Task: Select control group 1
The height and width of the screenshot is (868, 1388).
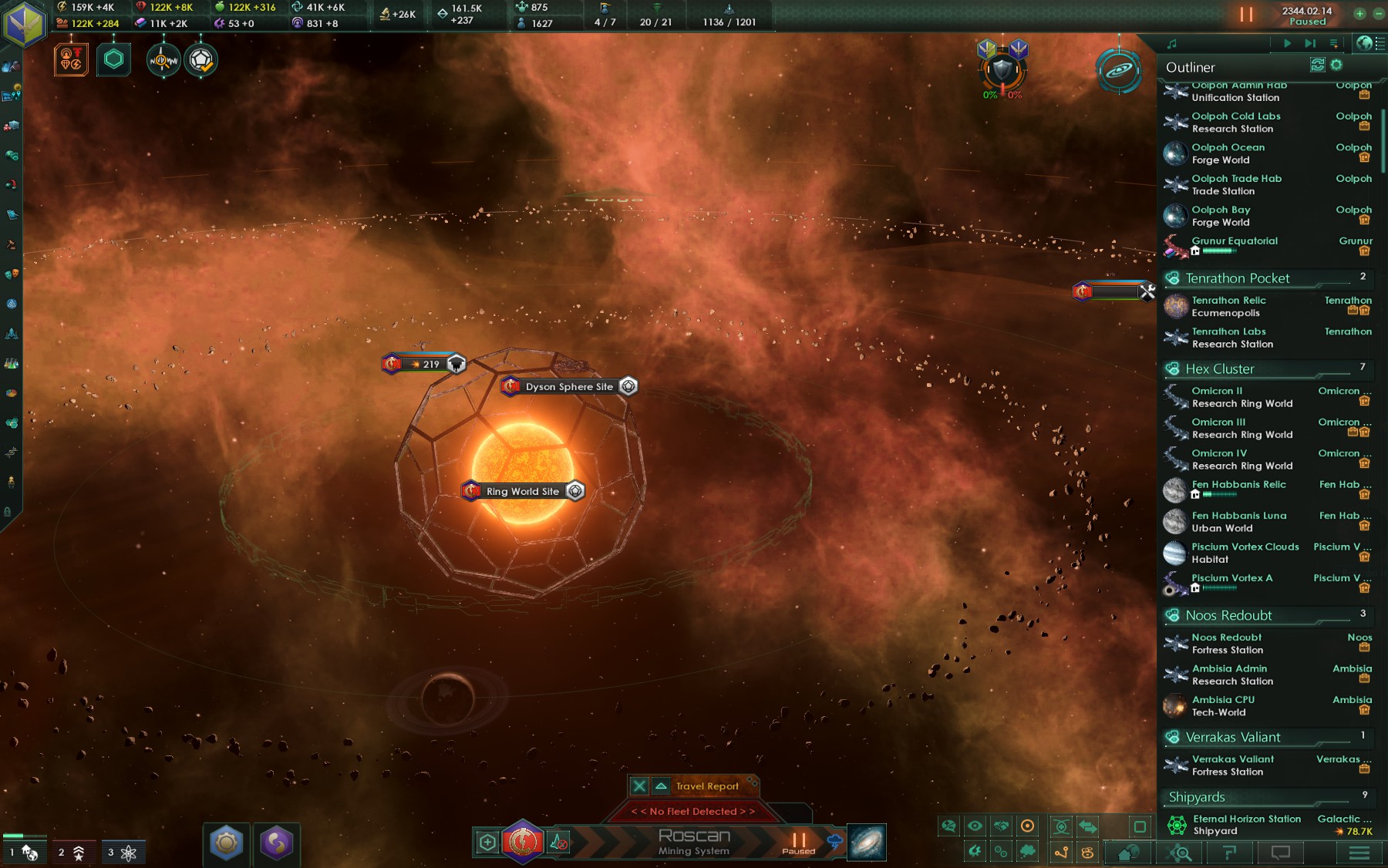Action: [23, 852]
